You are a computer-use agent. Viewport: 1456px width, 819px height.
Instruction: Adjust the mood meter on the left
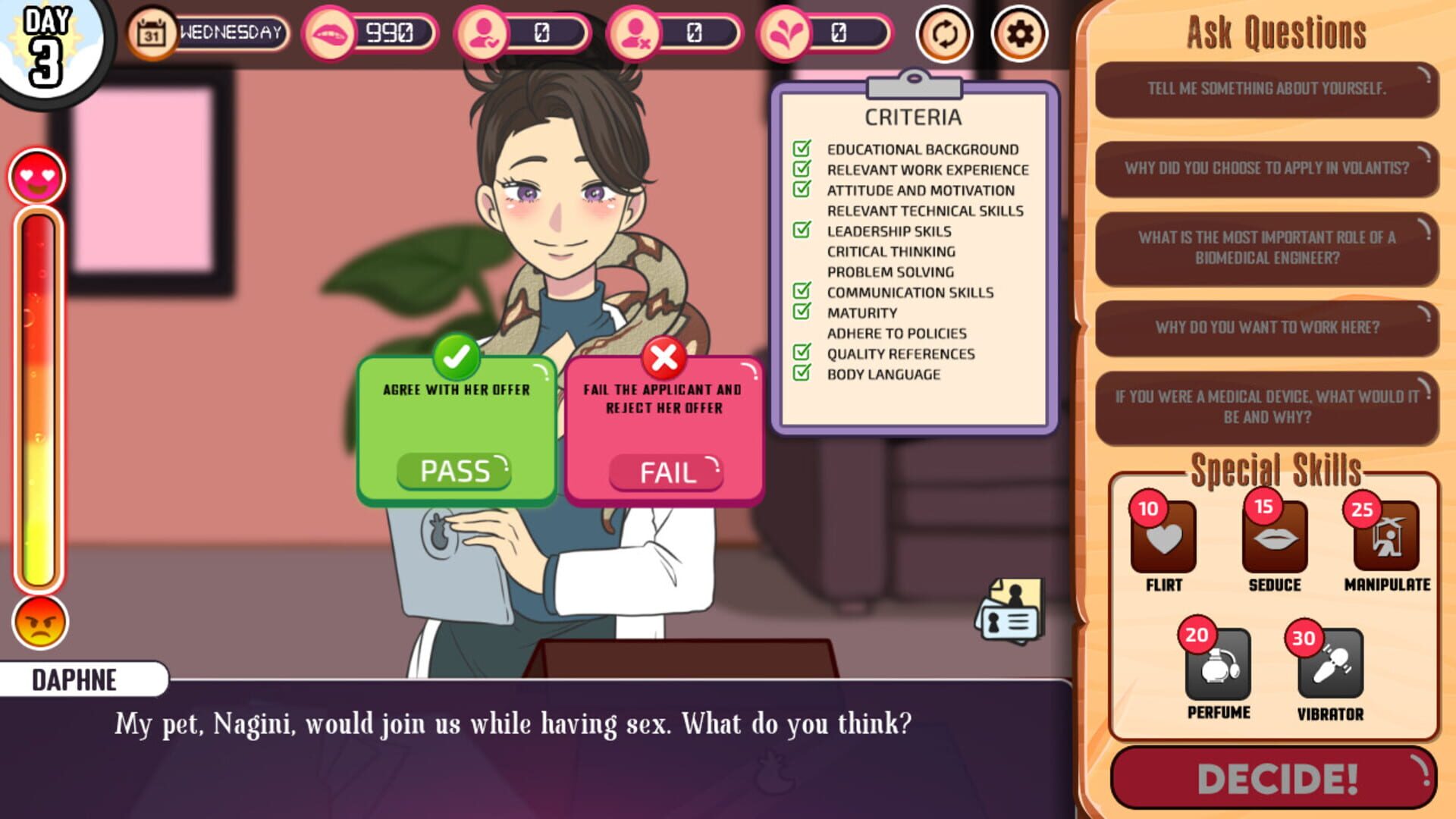tap(39, 394)
